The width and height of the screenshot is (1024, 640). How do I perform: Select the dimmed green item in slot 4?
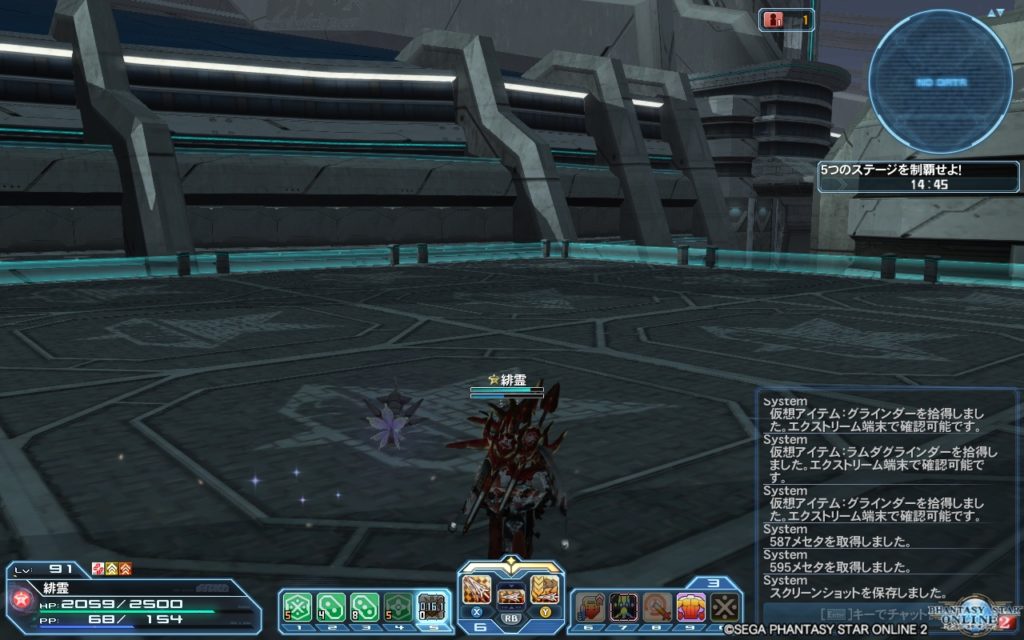coord(398,605)
